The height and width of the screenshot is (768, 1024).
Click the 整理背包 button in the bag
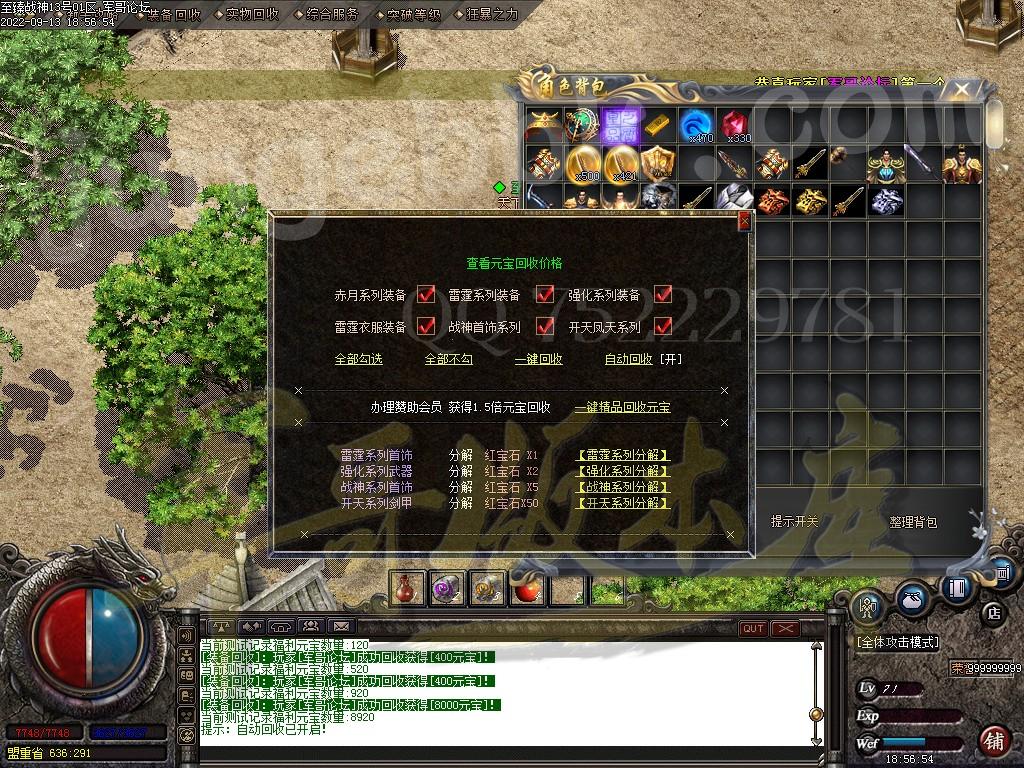click(913, 522)
